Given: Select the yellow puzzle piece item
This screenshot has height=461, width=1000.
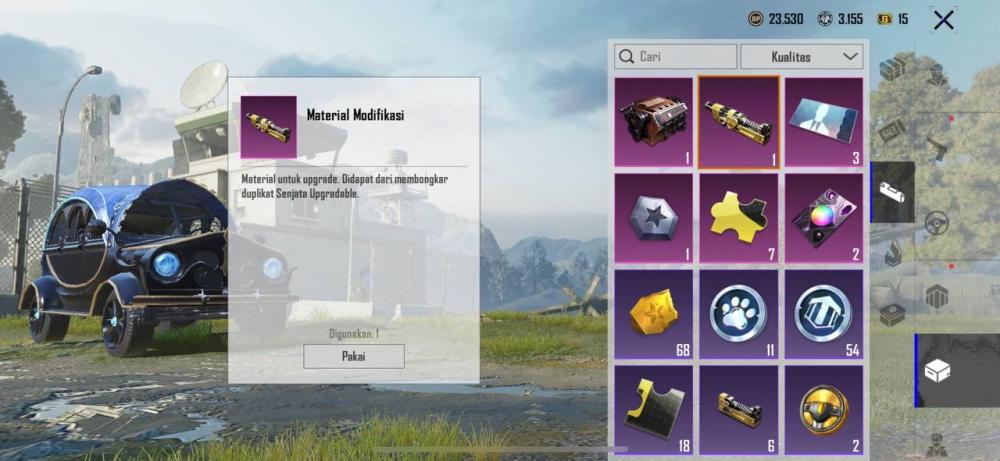Looking at the screenshot, I should [738, 218].
